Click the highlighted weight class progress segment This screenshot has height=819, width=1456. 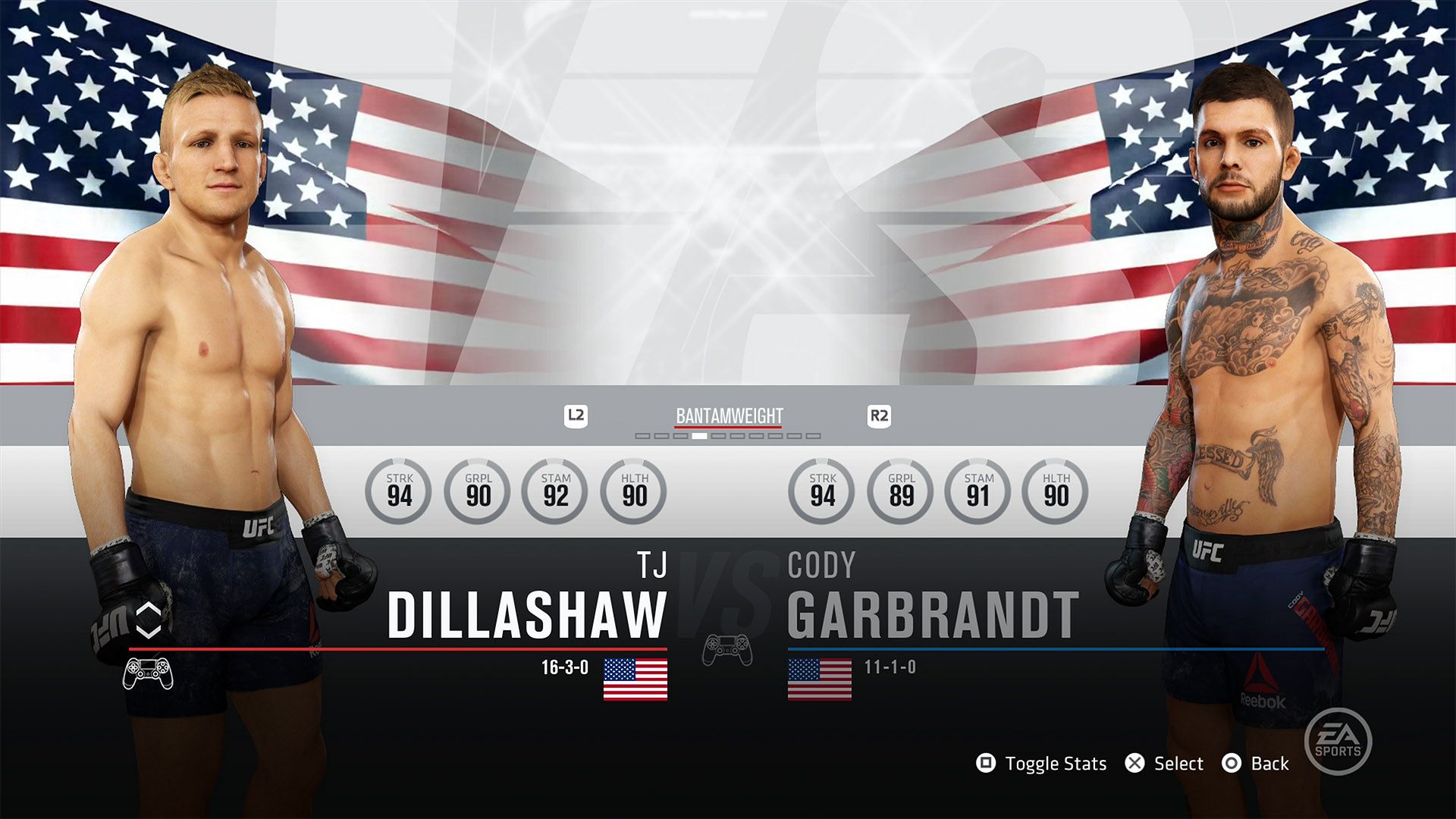click(x=700, y=435)
